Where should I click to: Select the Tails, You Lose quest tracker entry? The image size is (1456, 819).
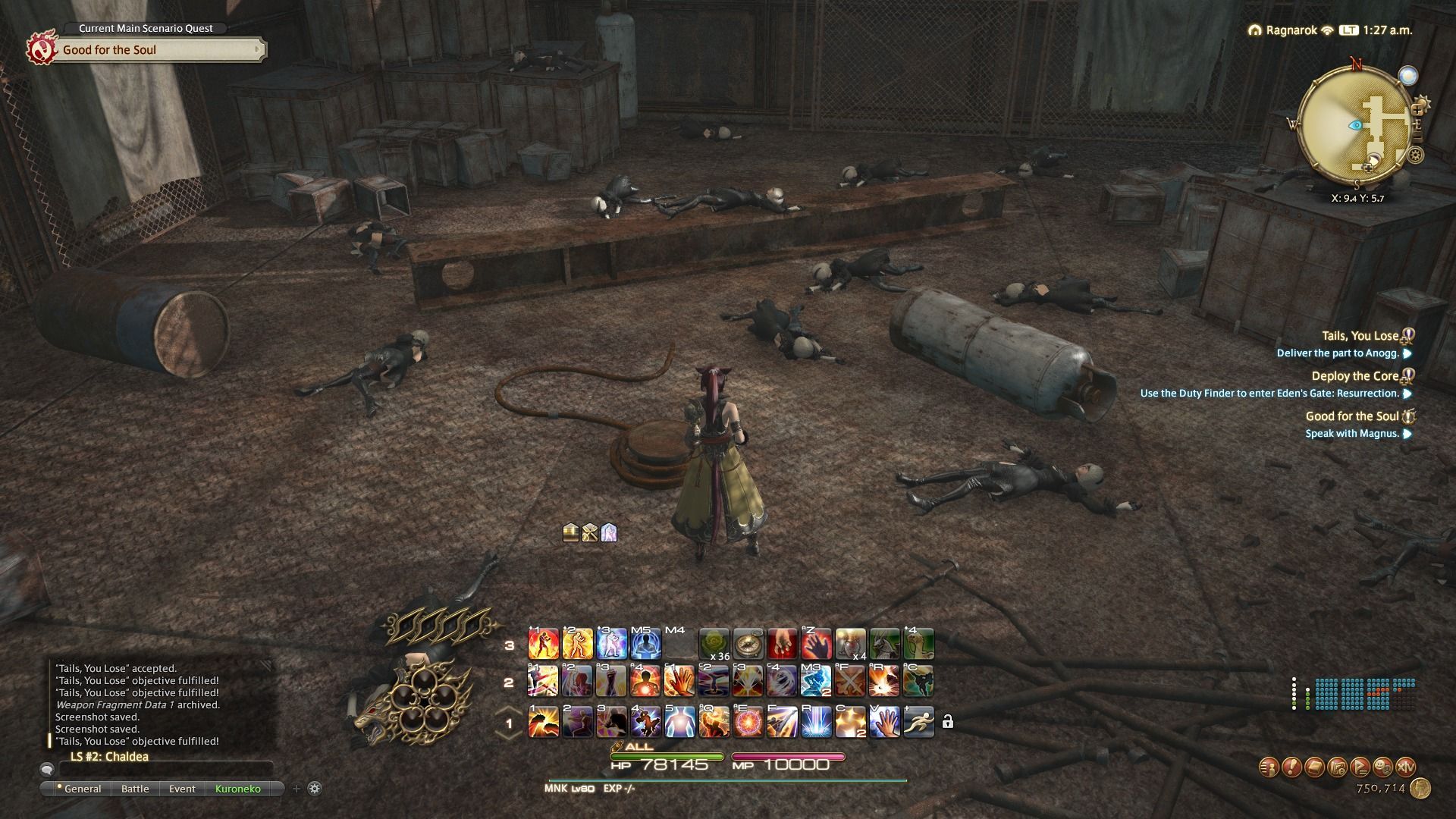coord(1360,336)
